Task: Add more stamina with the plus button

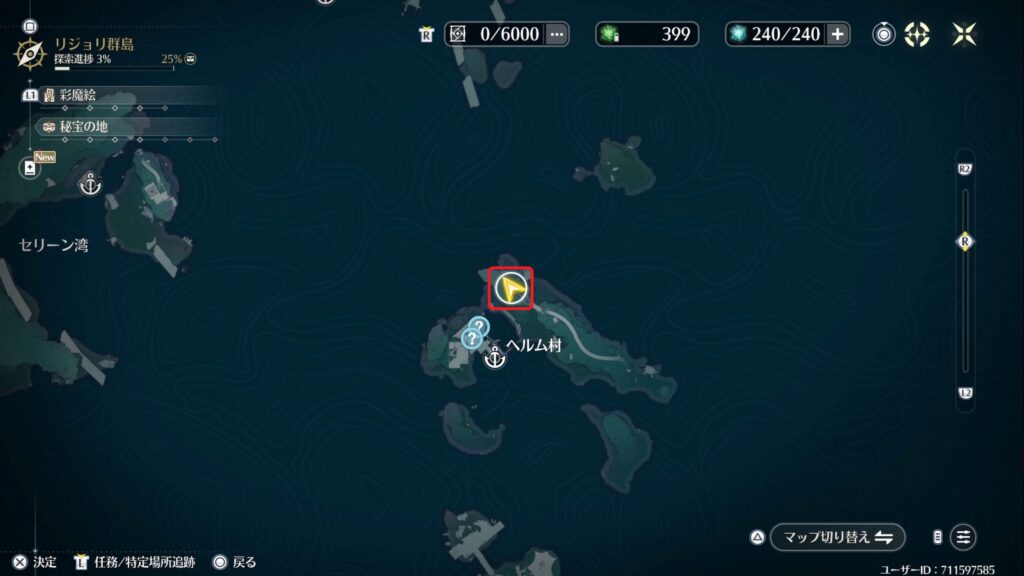Action: [x=838, y=35]
